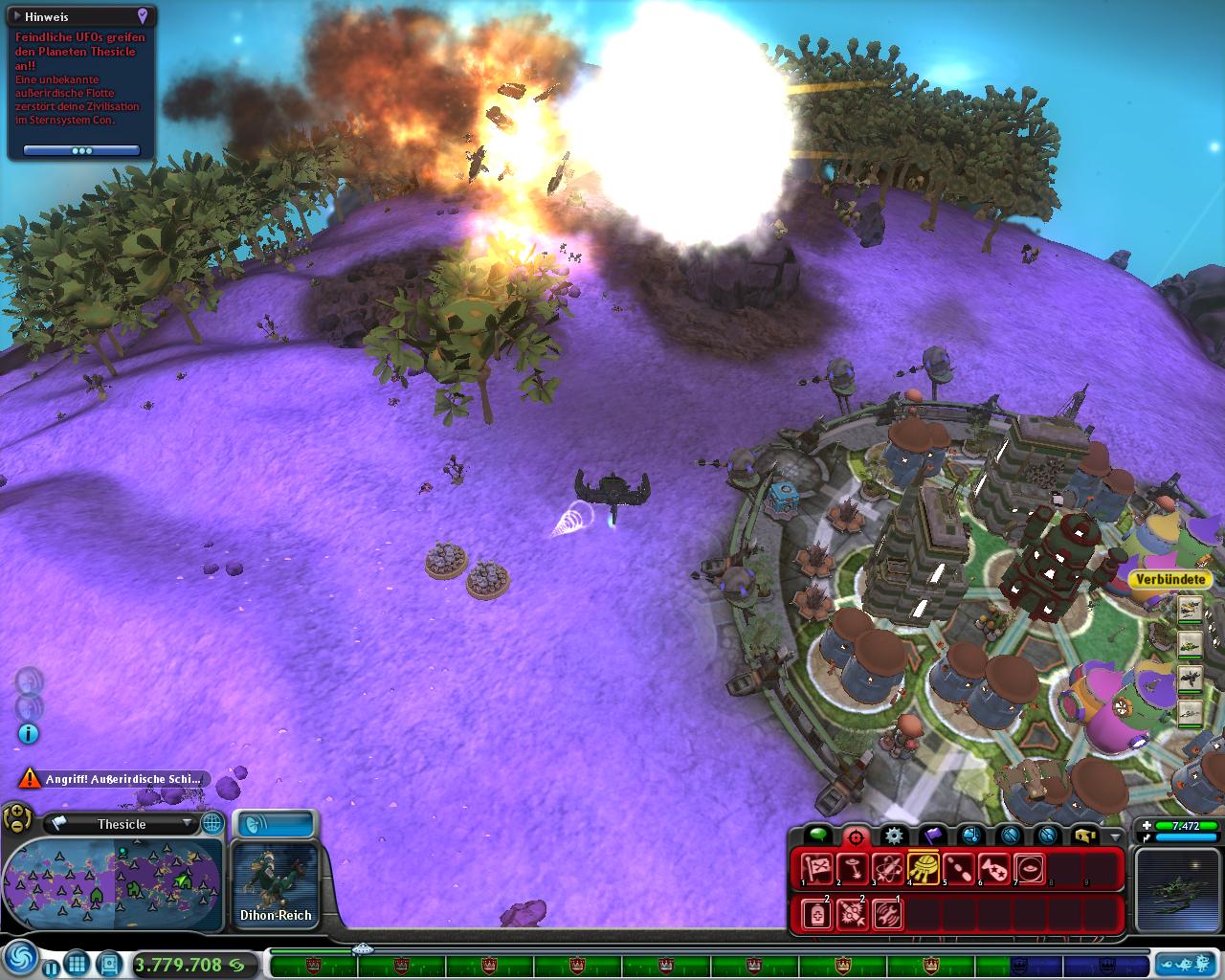Pause the game
Screen dimensions: 1225x980
click(50, 966)
